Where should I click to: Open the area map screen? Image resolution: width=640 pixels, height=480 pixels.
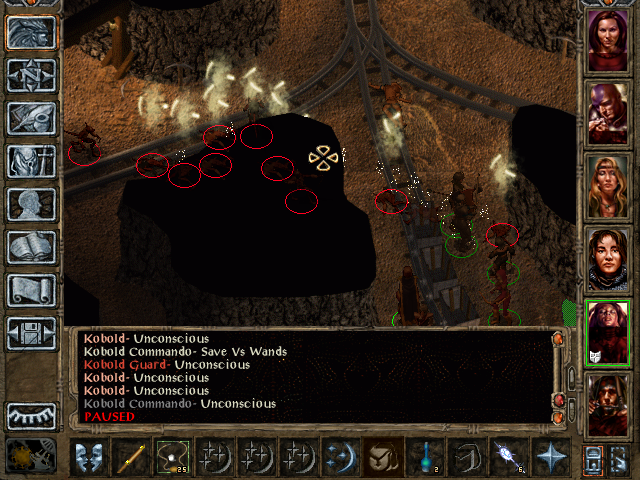(x=31, y=75)
